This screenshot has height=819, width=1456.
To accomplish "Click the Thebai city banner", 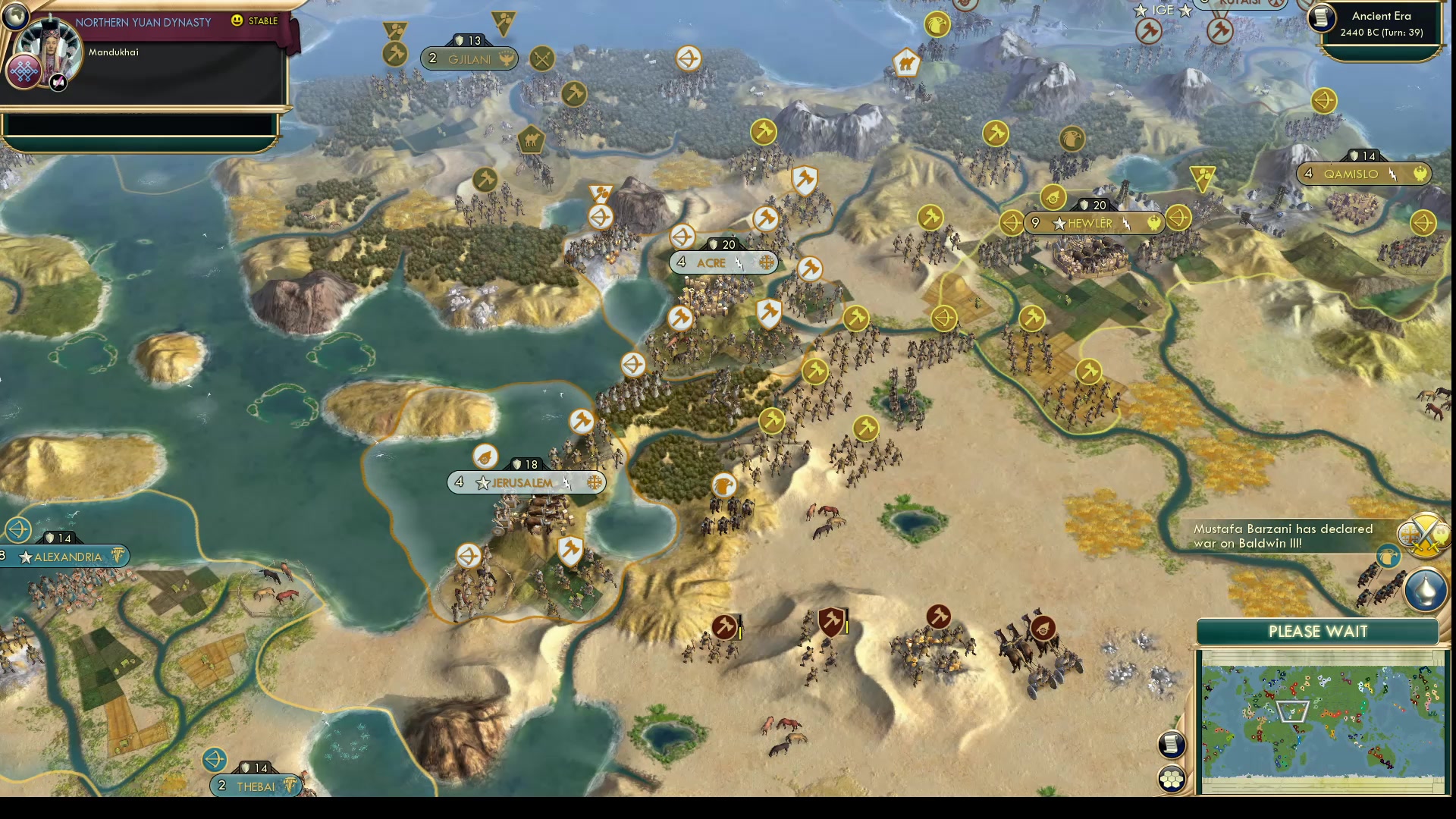I will pos(254,786).
